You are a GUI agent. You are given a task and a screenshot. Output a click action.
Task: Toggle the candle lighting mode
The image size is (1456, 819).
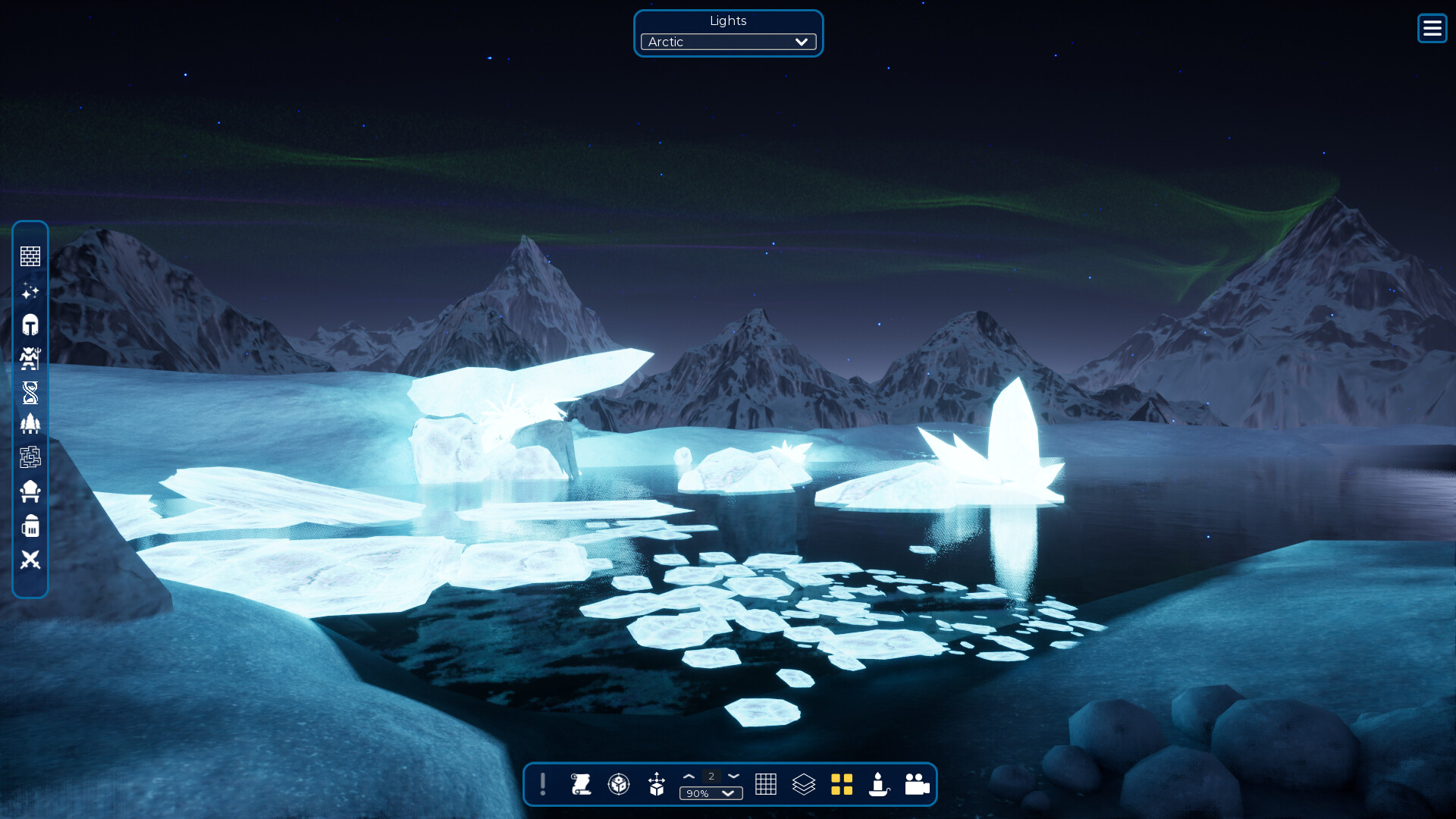coord(878,785)
